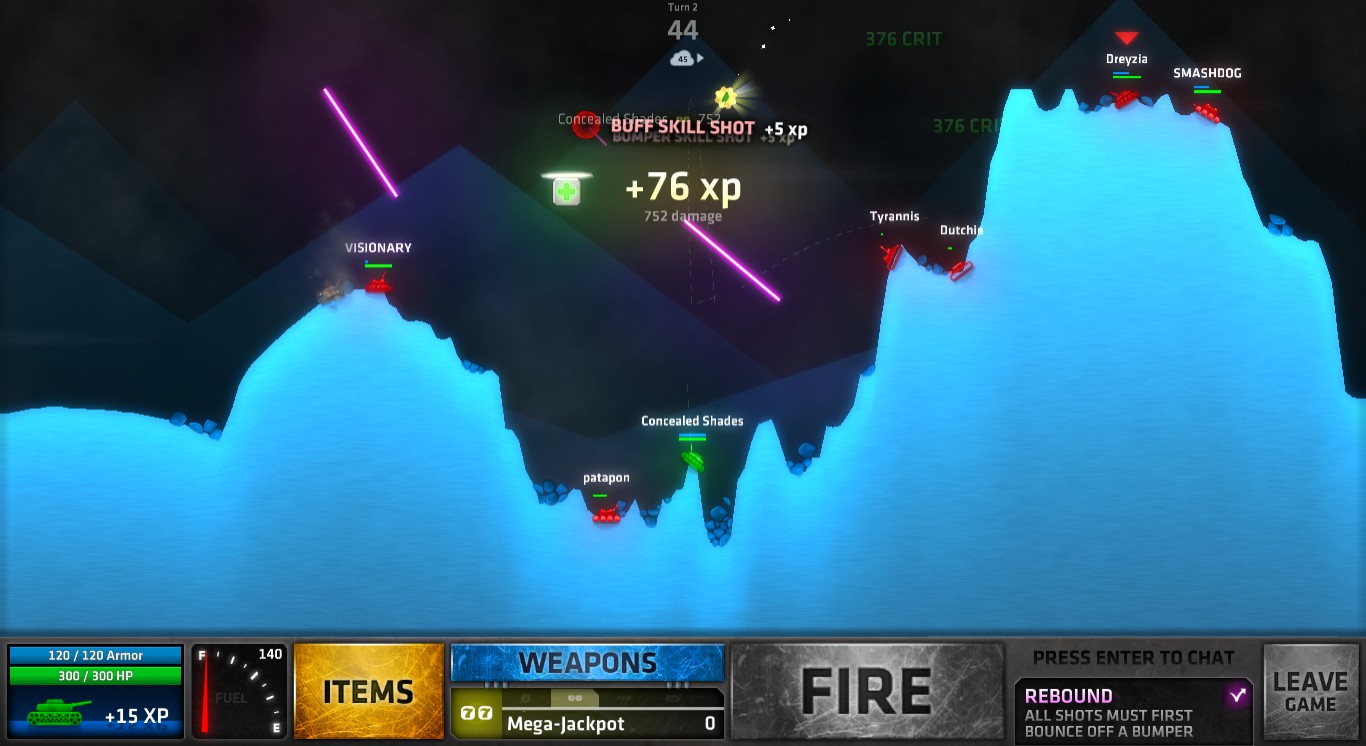The height and width of the screenshot is (746, 1366).
Task: Adjust the fuel gauge
Action: [x=238, y=690]
